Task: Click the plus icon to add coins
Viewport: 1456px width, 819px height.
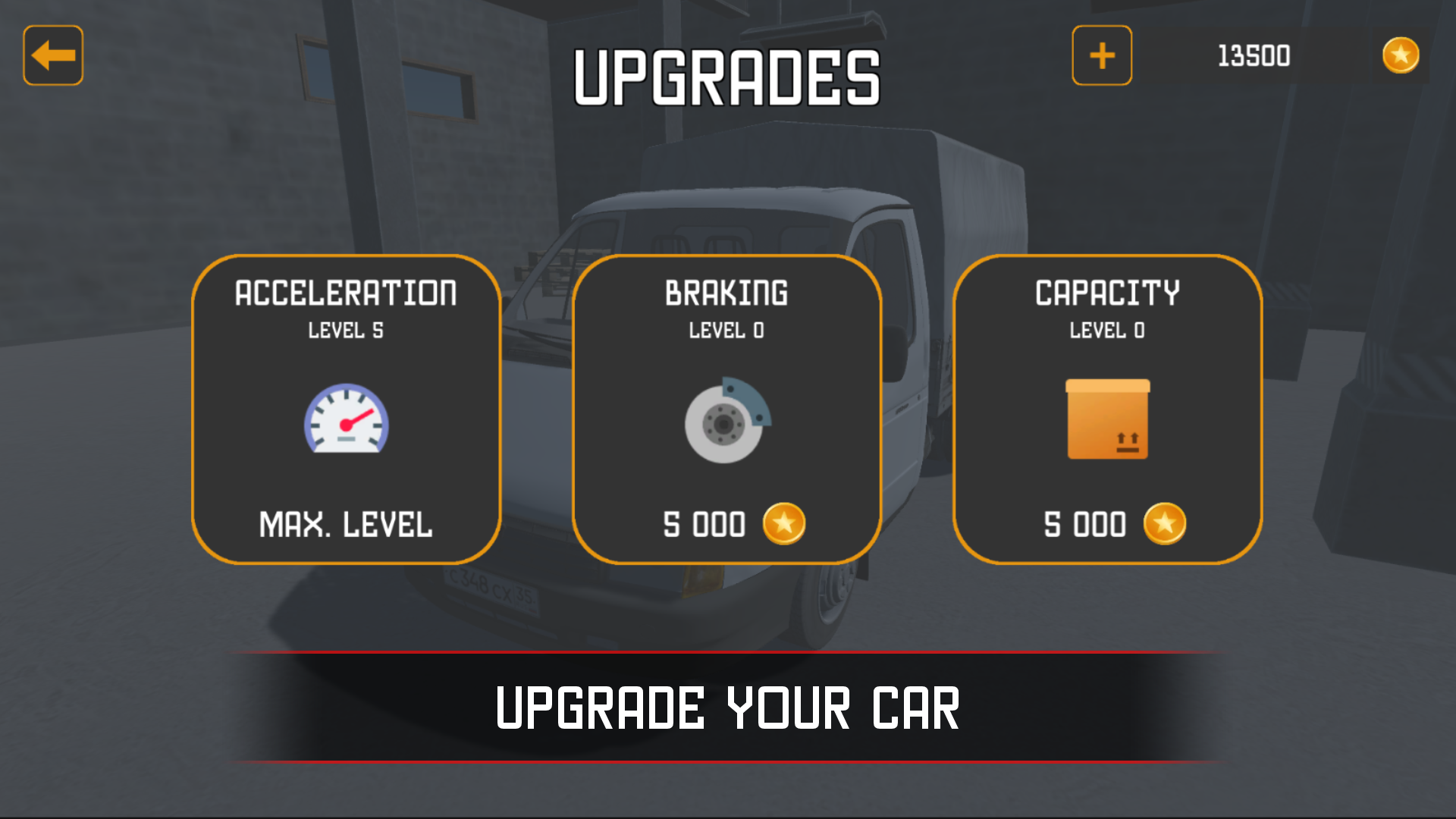Action: (1101, 55)
